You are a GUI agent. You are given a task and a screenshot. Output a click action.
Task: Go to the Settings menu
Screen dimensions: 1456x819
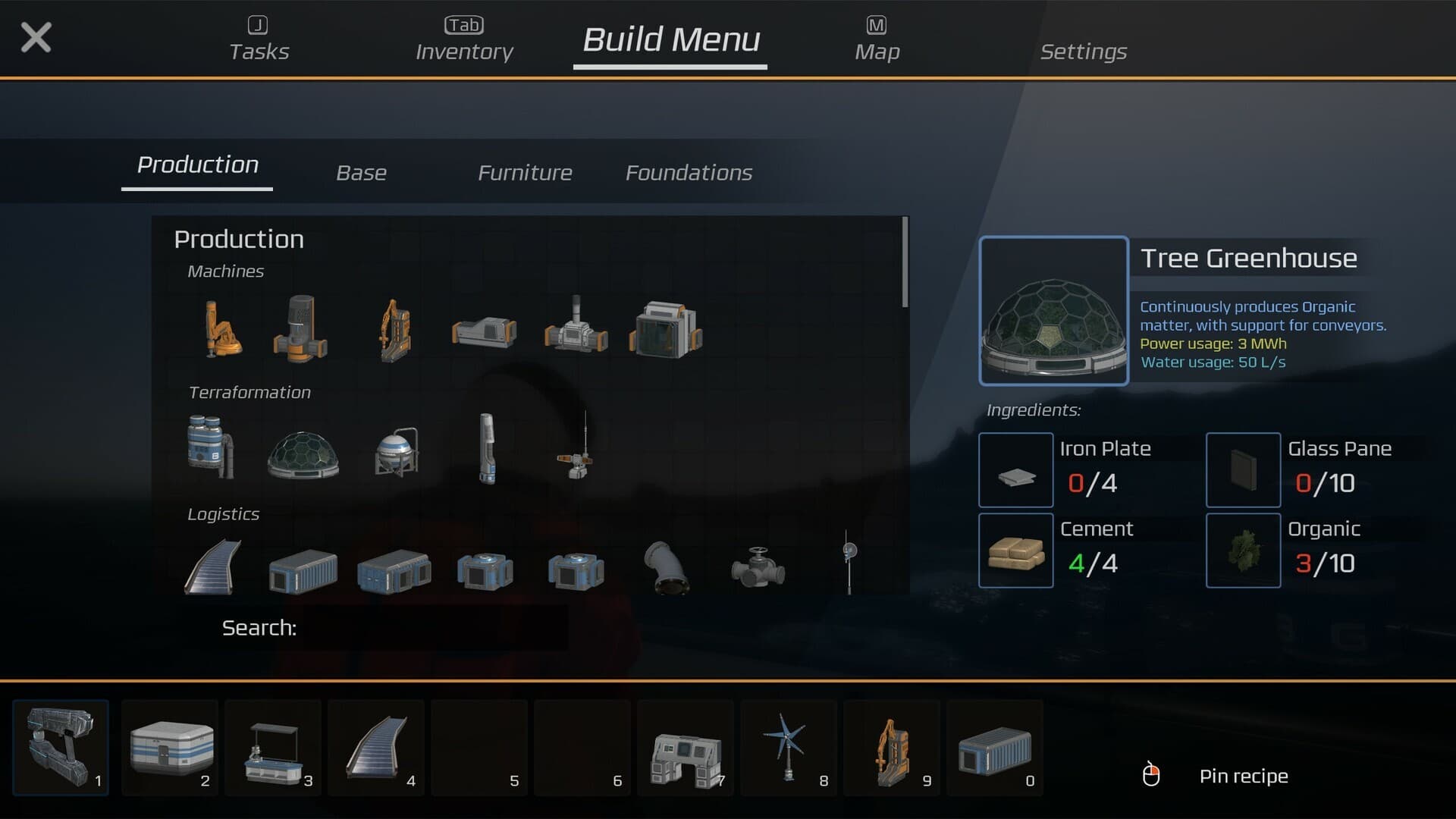1083,52
